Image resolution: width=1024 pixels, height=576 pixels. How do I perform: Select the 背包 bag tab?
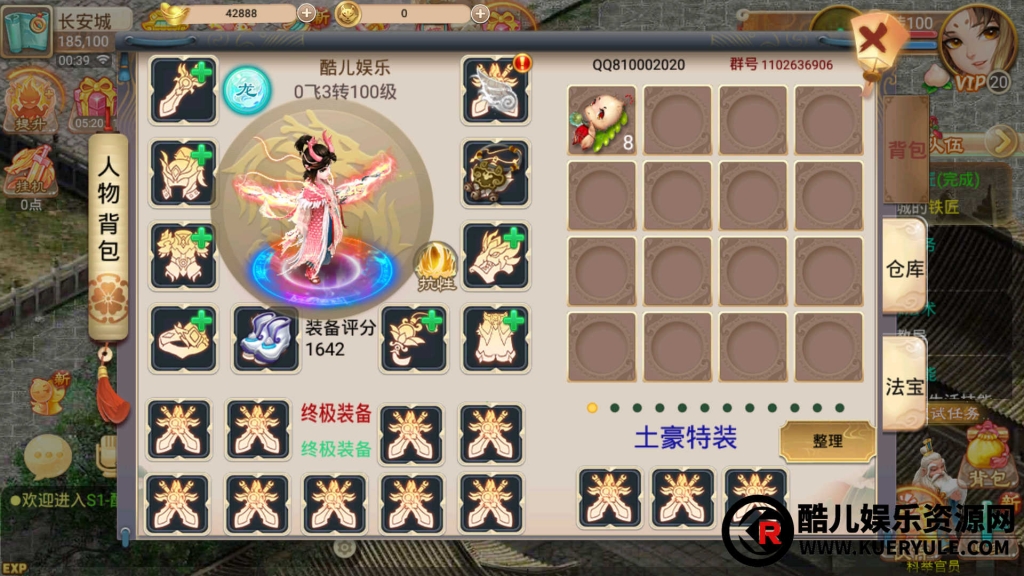coord(906,150)
